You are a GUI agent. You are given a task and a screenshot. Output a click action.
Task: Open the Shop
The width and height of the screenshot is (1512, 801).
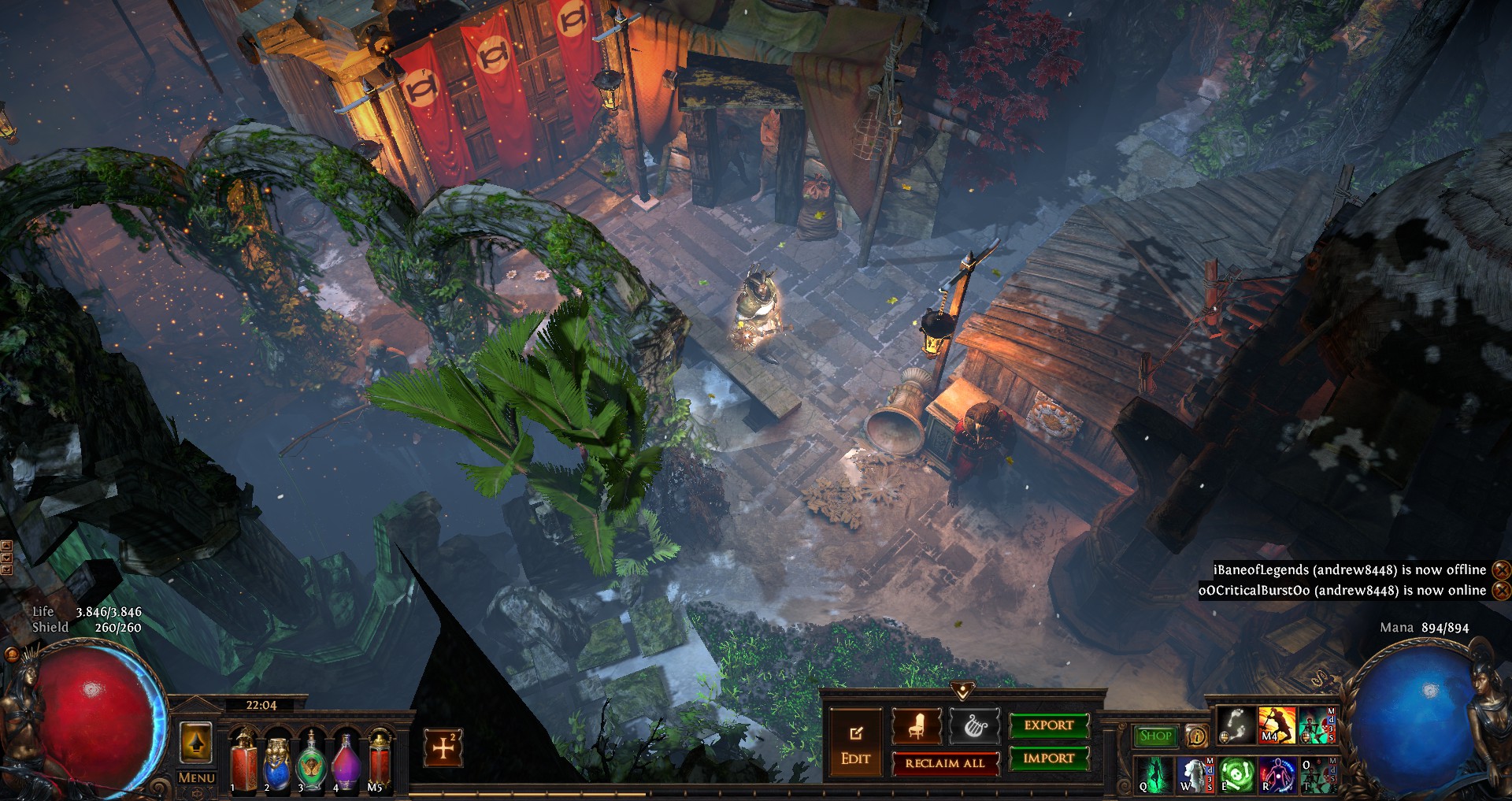point(1155,736)
